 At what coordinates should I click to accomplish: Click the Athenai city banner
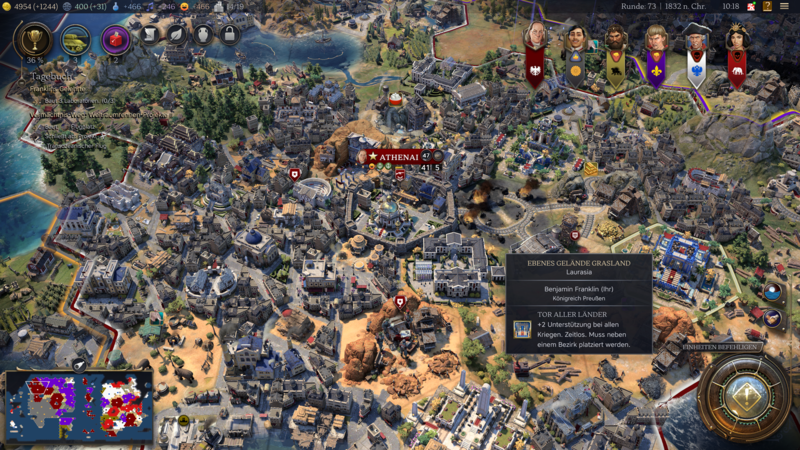[398, 157]
